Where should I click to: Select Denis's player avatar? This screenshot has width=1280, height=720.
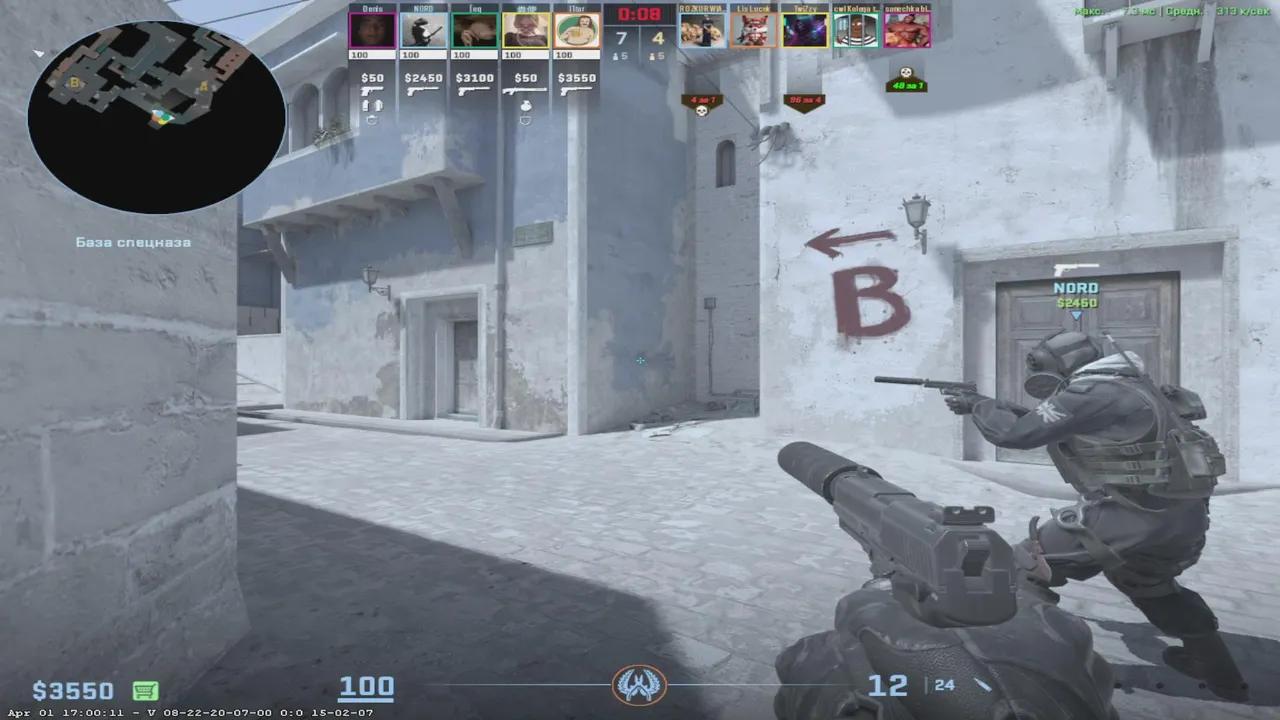coord(371,30)
